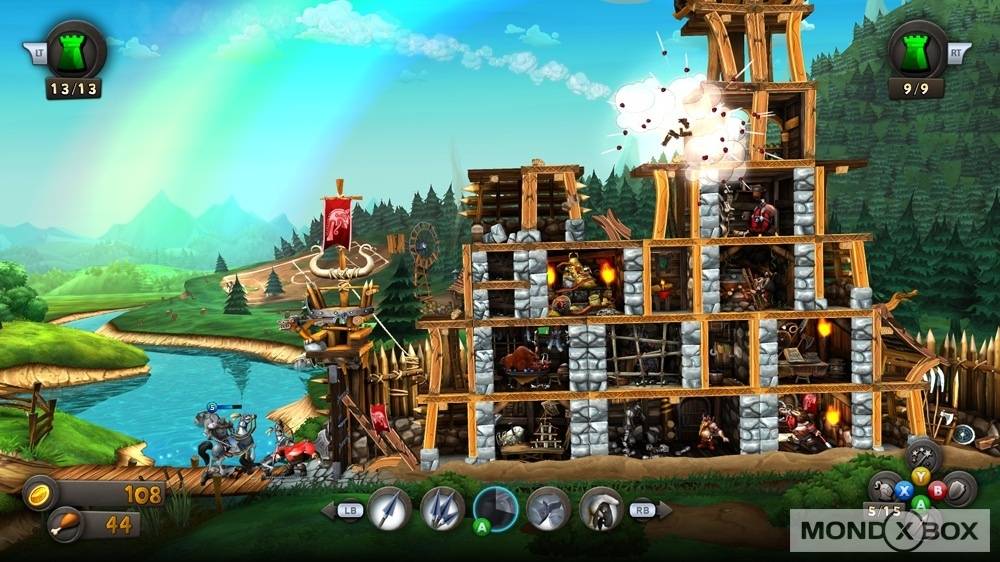Screen dimensions: 1000x562
Task: Click the highlighted weapon on cooldown
Action: pyautogui.click(x=495, y=509)
